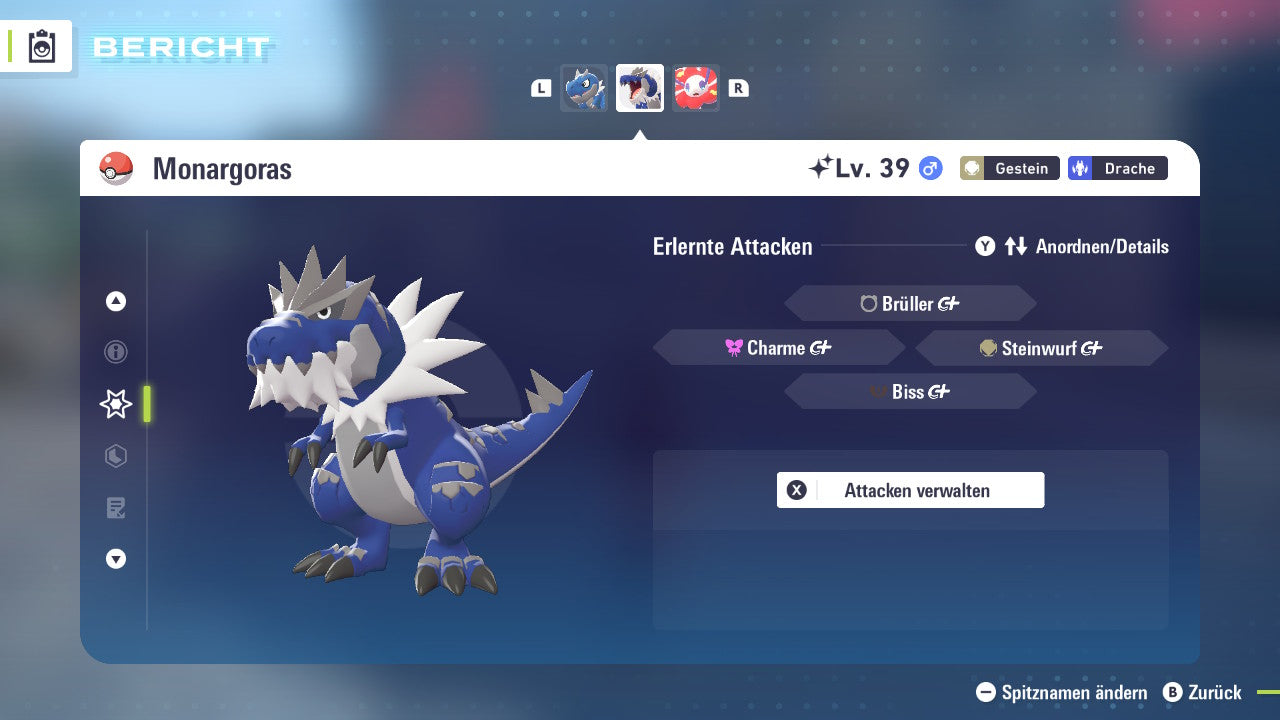The image size is (1280, 720).
Task: Click the up arrow at the top of the sidebar
Action: click(115, 301)
